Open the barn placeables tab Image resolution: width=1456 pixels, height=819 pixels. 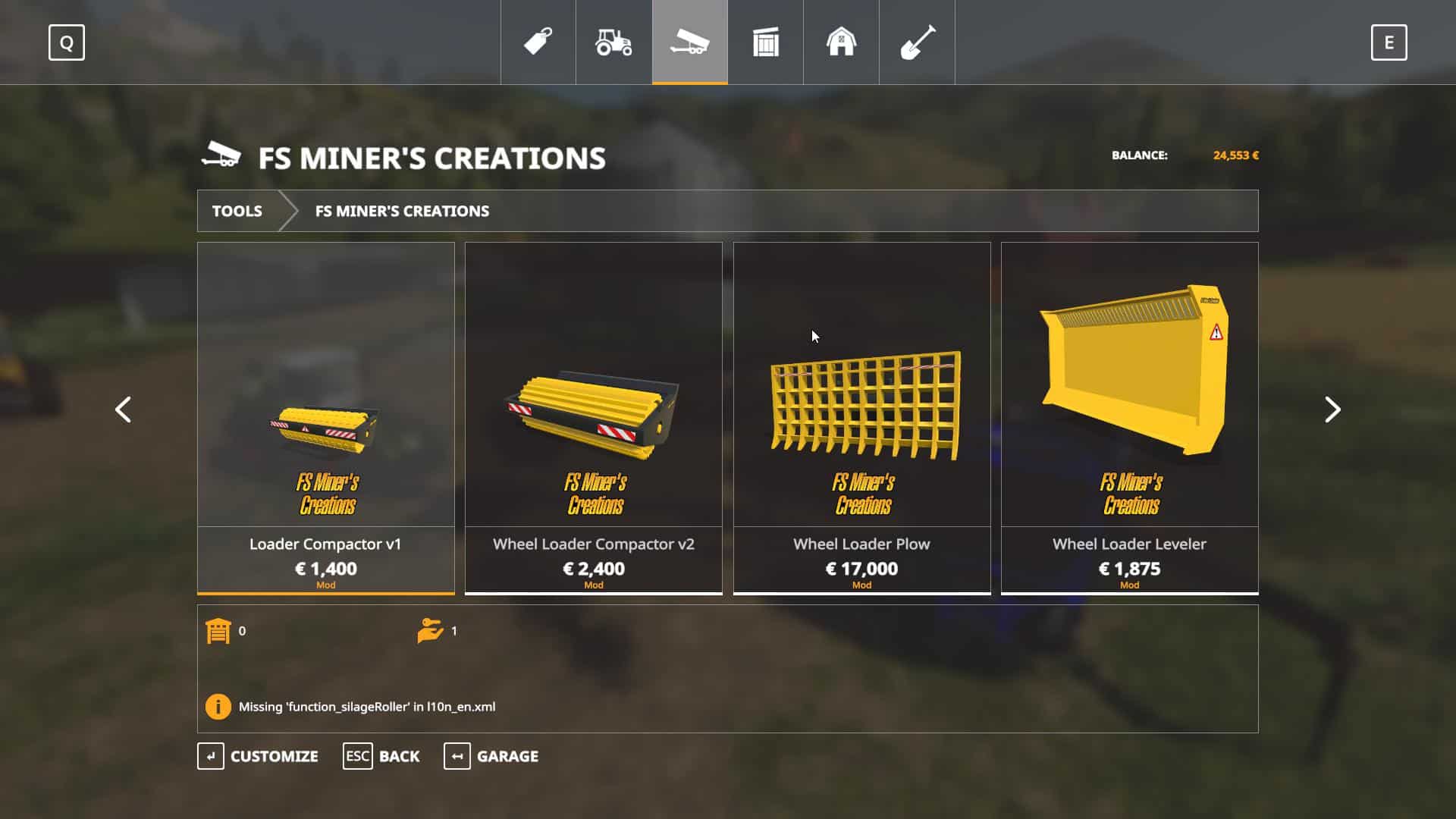842,42
